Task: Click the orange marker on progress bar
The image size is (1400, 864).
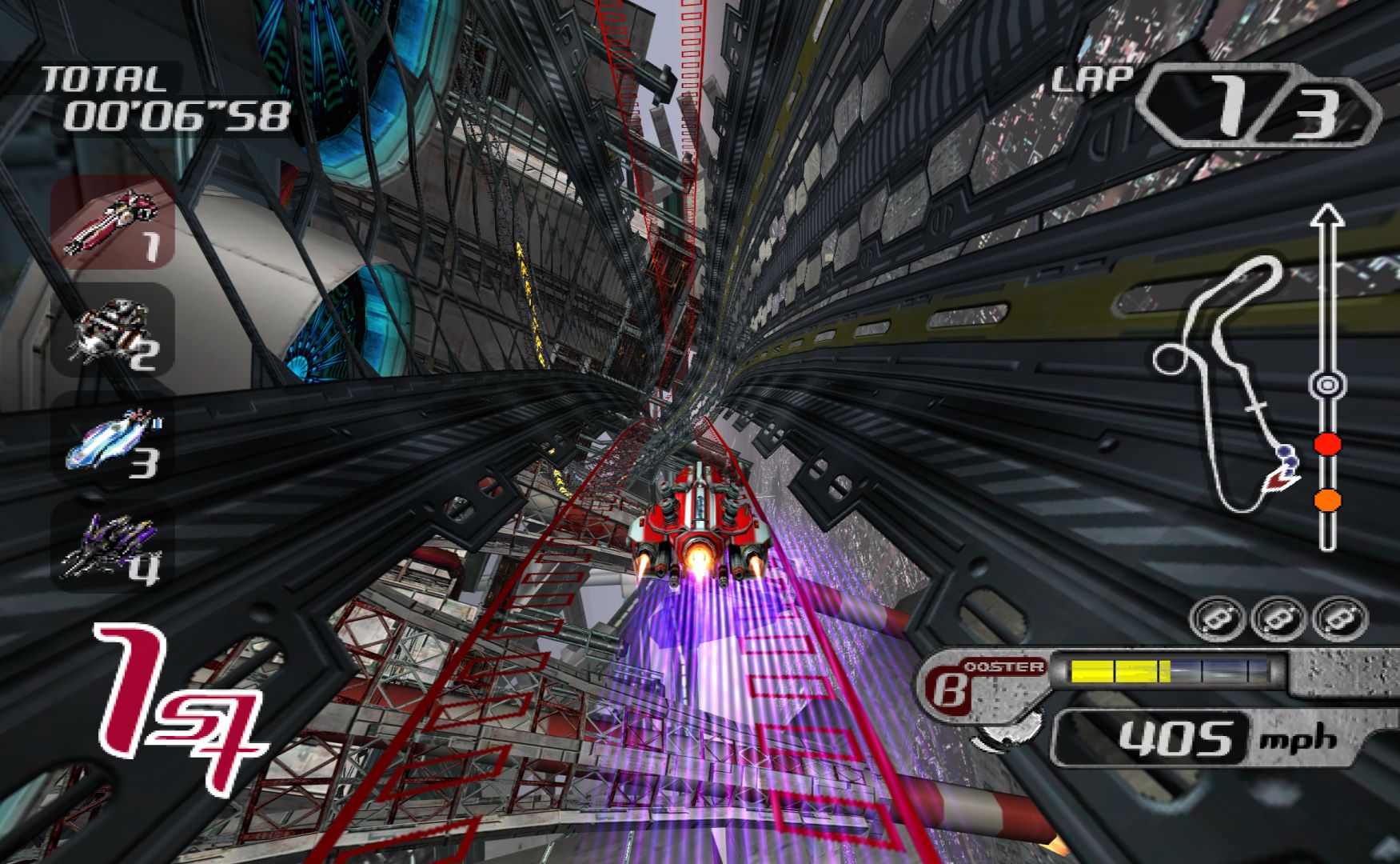Action: coord(1327,501)
